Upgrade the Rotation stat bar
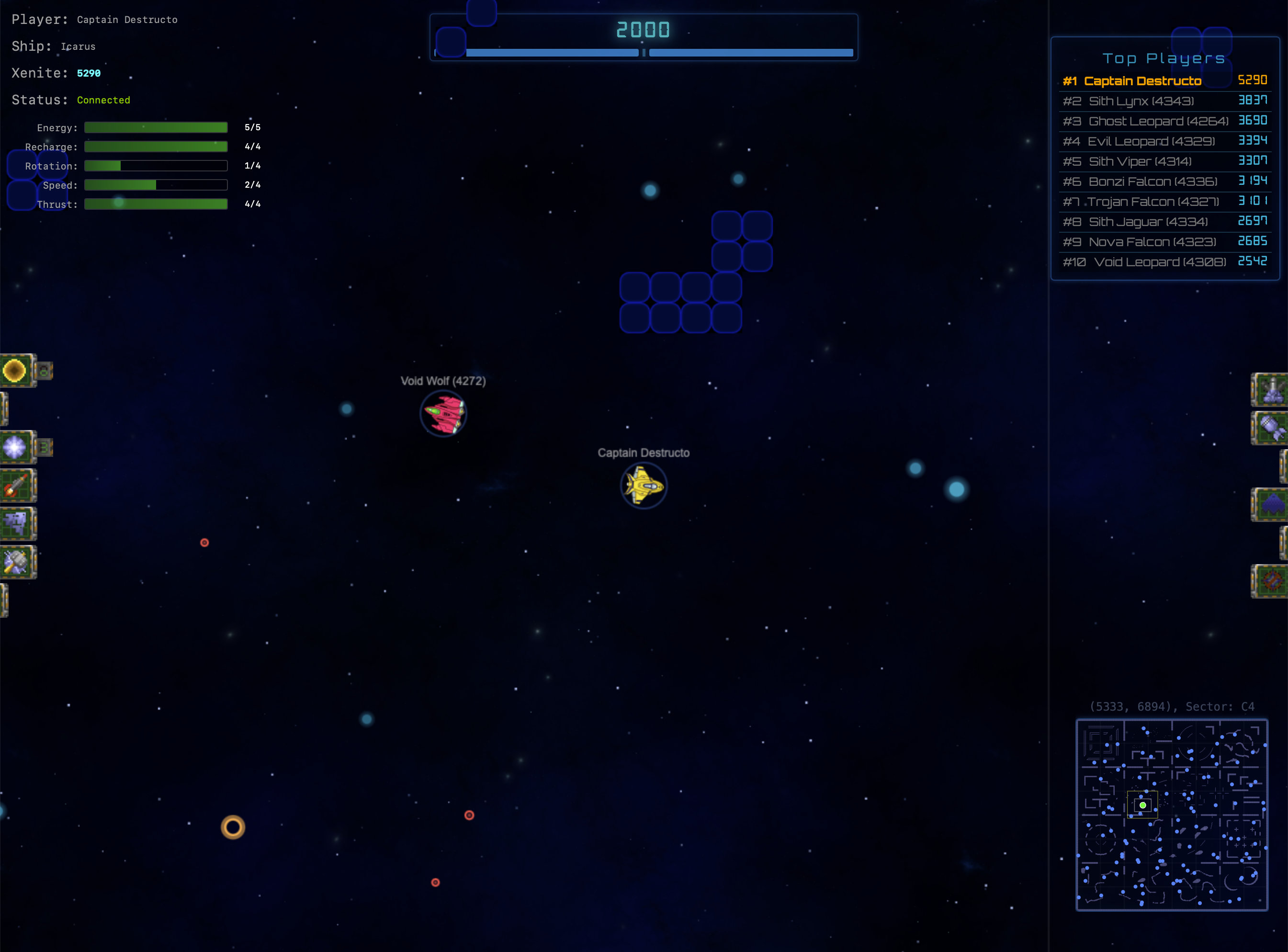 (156, 165)
